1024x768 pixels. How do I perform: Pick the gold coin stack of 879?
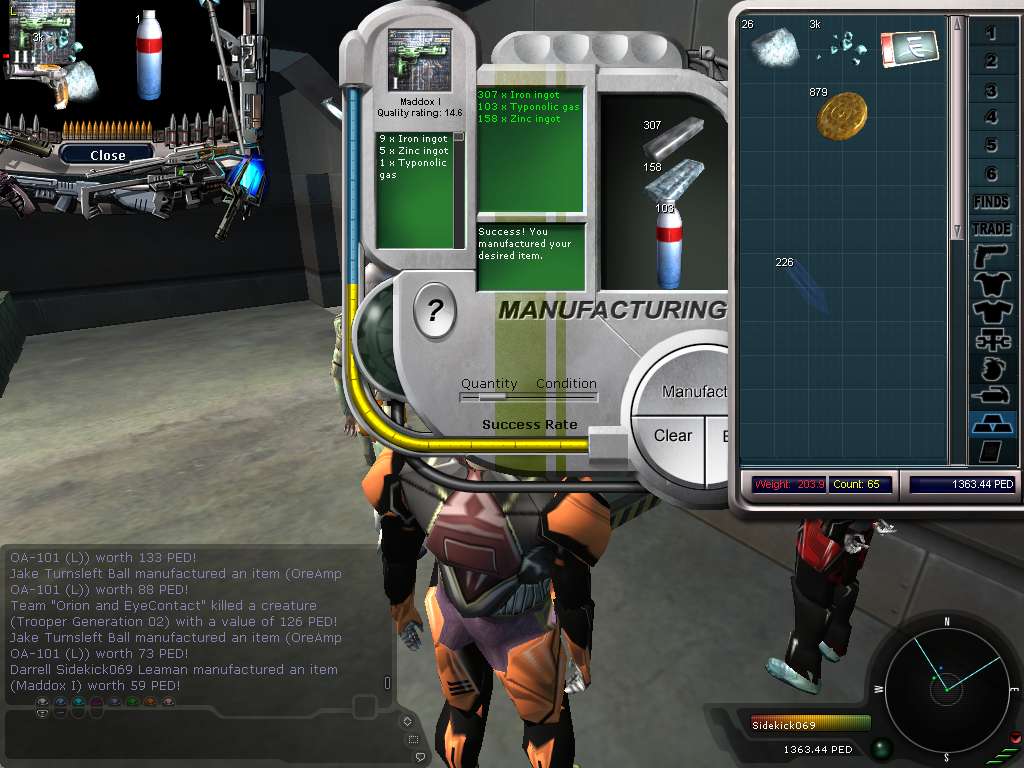coord(841,116)
